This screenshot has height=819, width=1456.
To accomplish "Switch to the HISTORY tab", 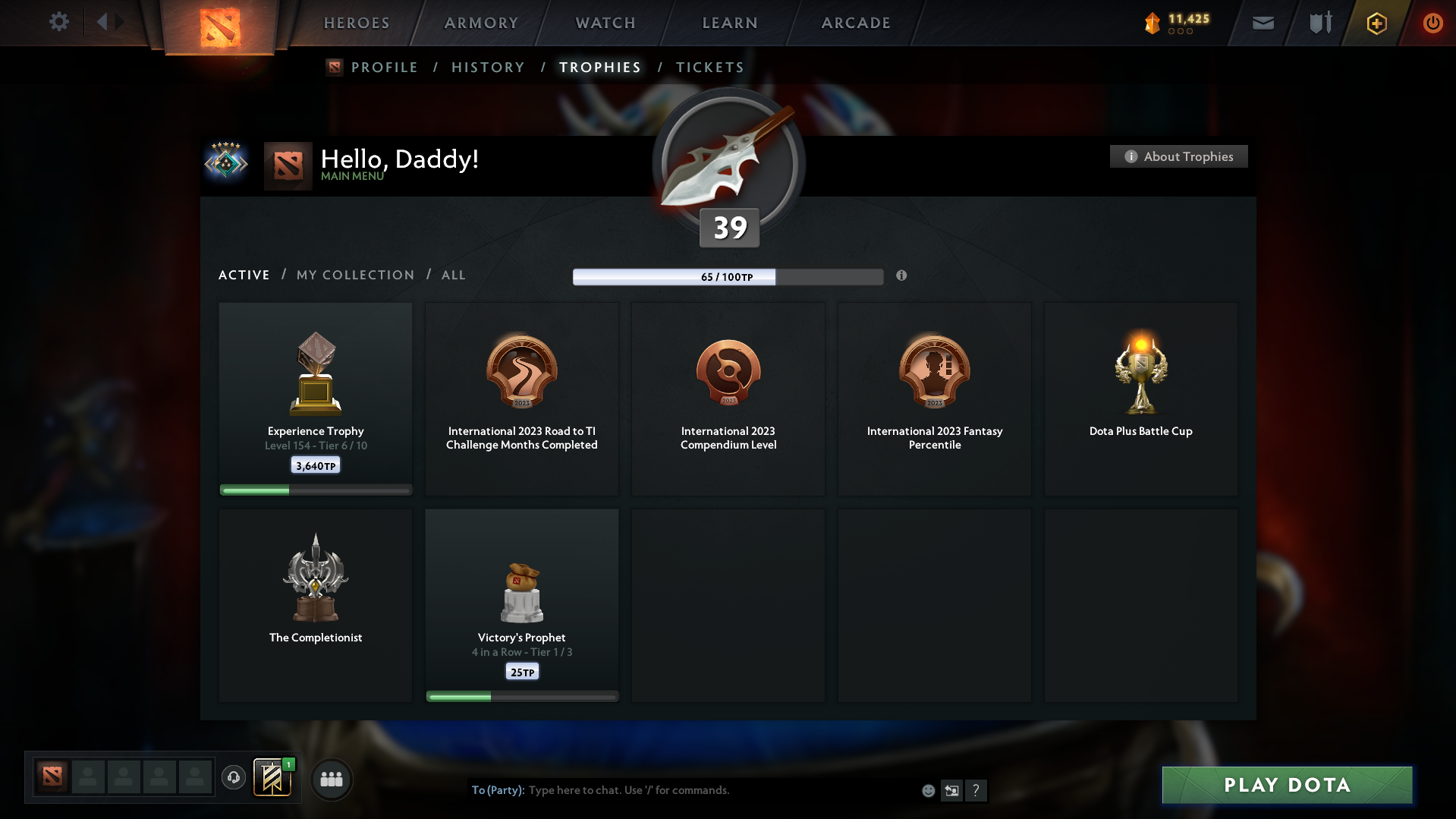I will click(488, 67).
